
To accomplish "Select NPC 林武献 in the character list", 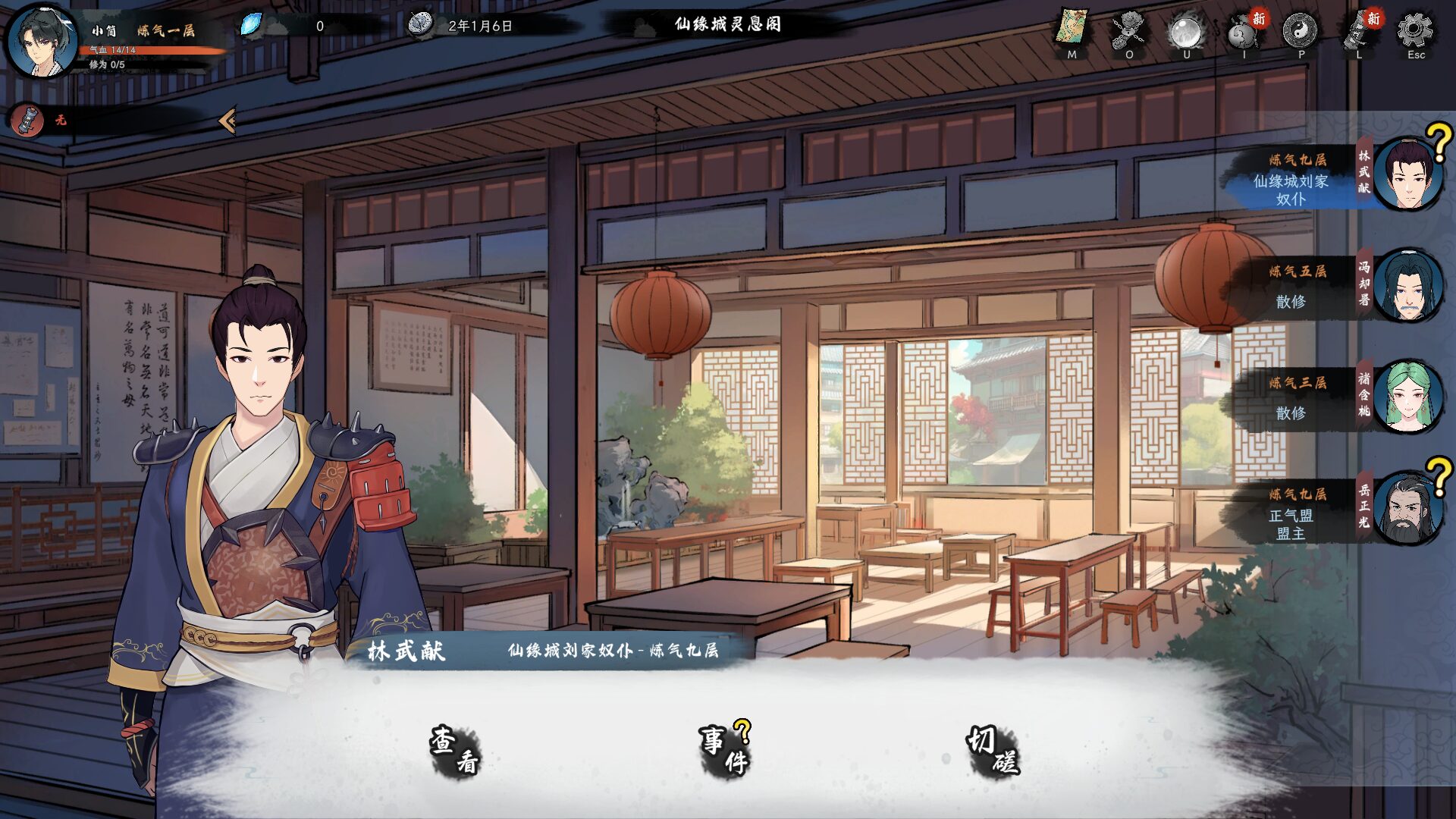I will pyautogui.click(x=1407, y=174).
